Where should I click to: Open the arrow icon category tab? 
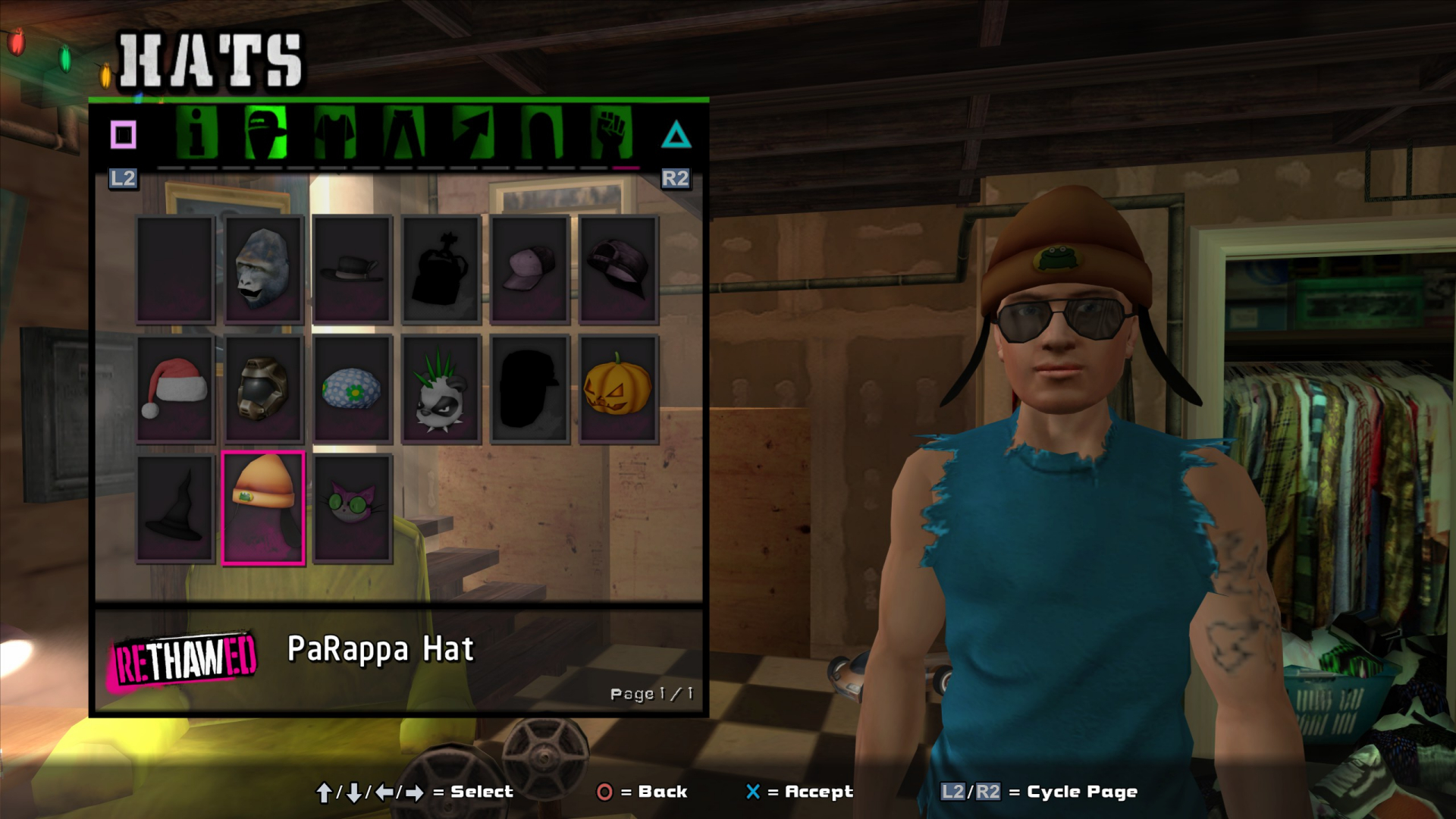tap(472, 133)
